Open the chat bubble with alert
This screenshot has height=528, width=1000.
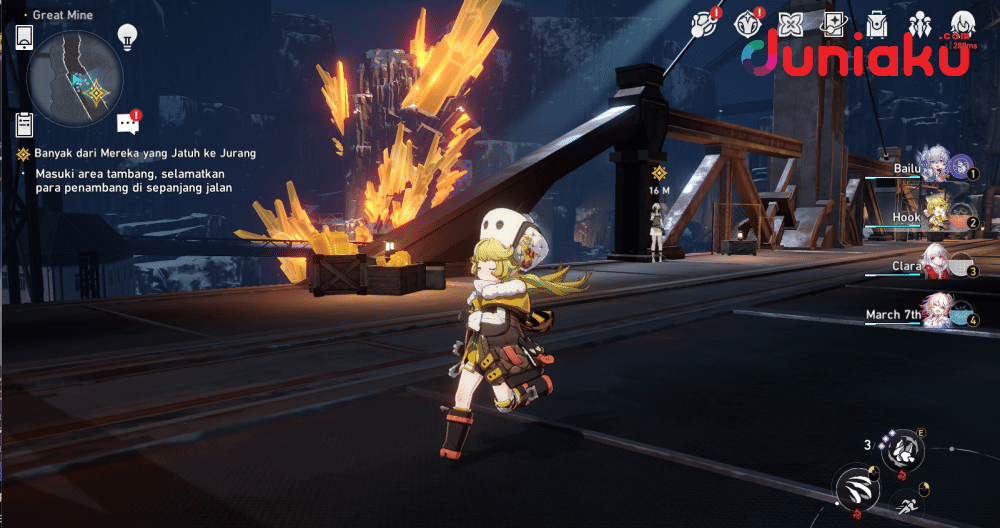127,122
